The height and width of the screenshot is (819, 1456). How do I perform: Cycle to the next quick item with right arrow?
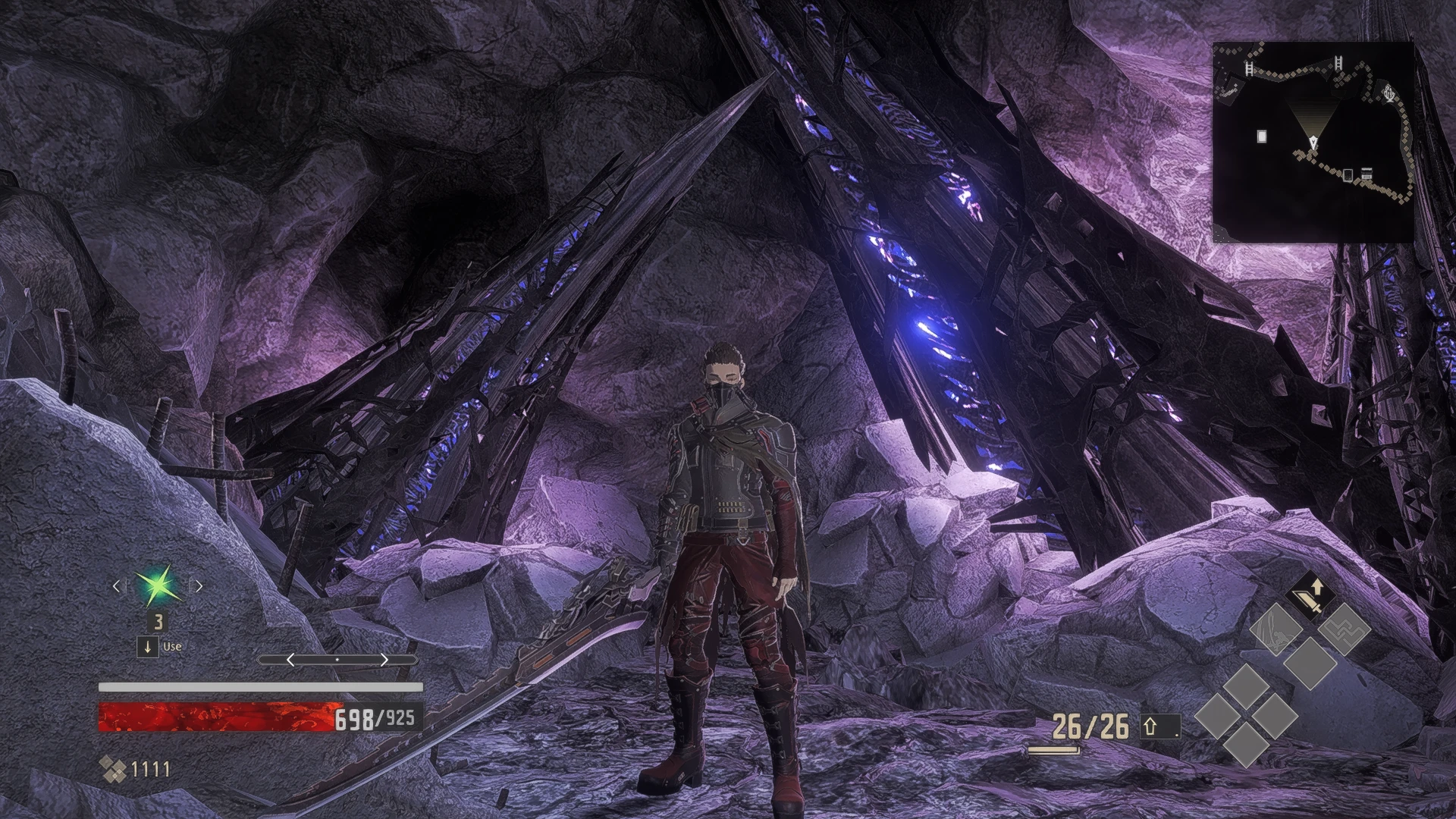click(x=199, y=585)
